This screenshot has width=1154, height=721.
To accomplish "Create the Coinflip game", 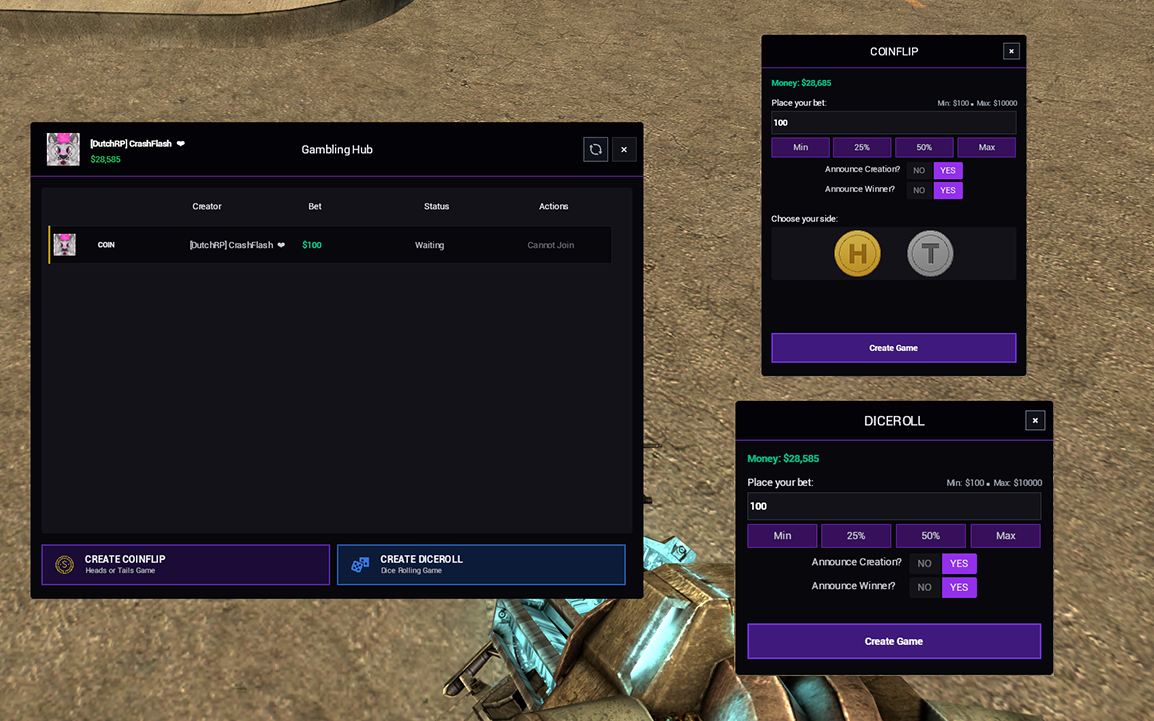I will pos(893,348).
